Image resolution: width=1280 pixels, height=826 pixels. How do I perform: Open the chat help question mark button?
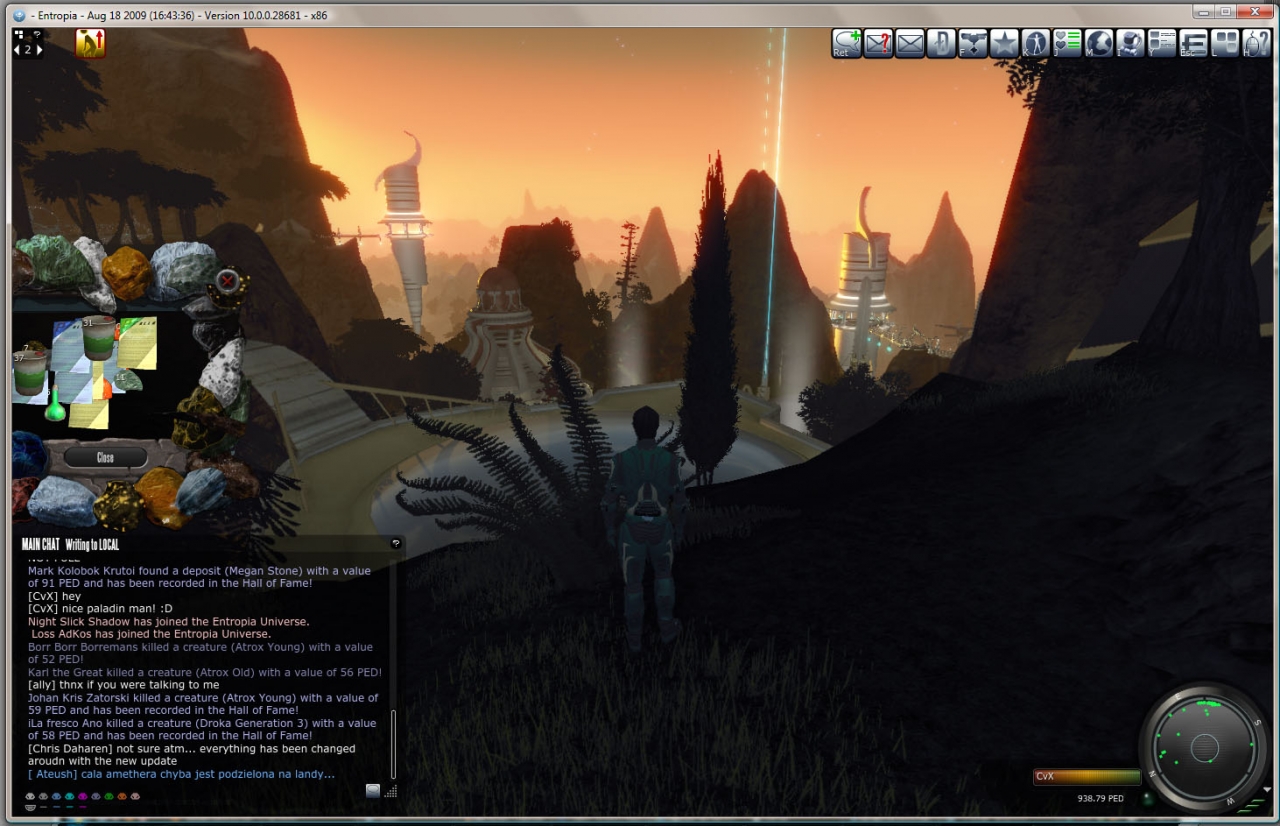click(396, 543)
